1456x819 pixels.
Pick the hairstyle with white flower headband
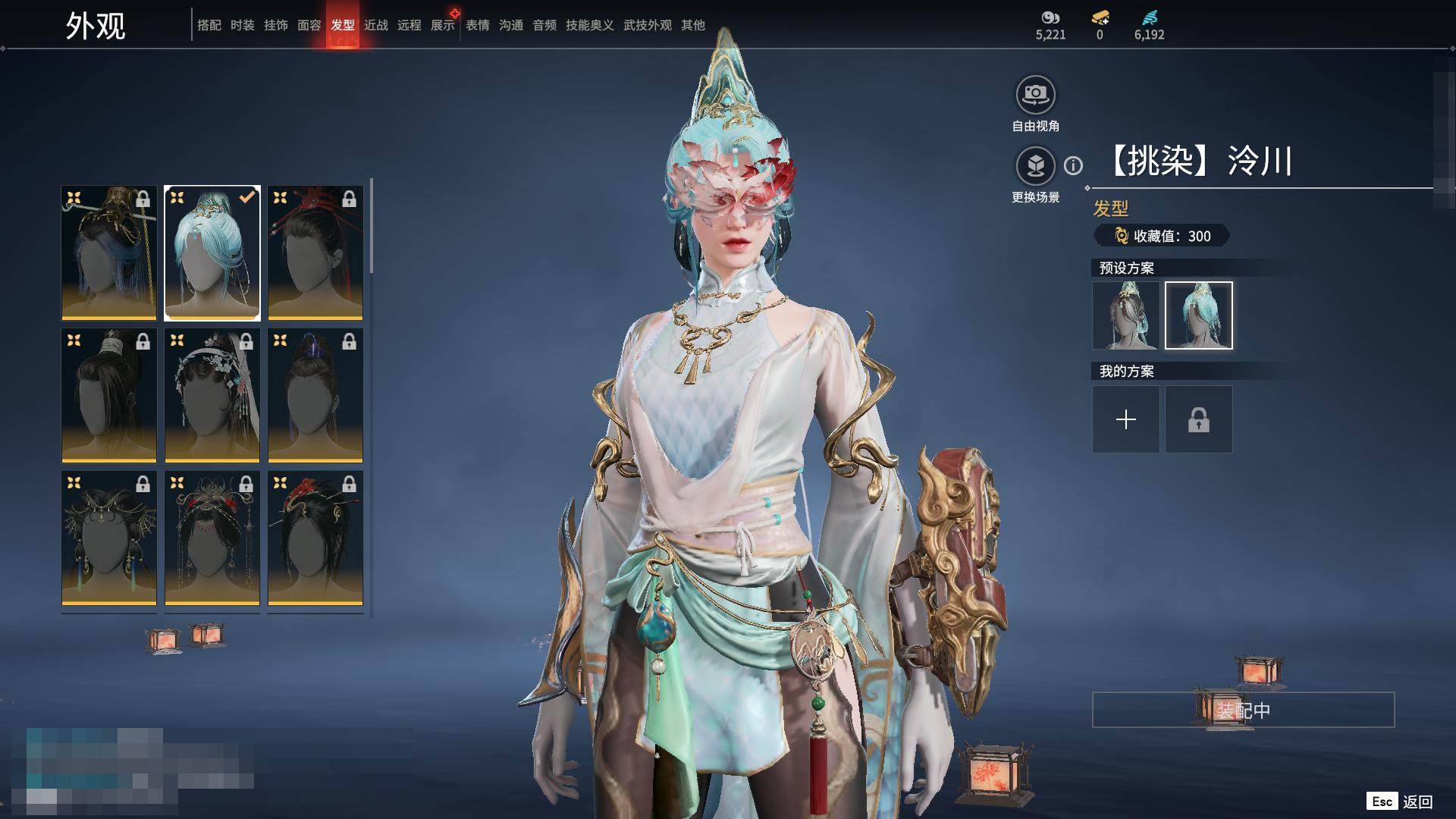click(212, 395)
